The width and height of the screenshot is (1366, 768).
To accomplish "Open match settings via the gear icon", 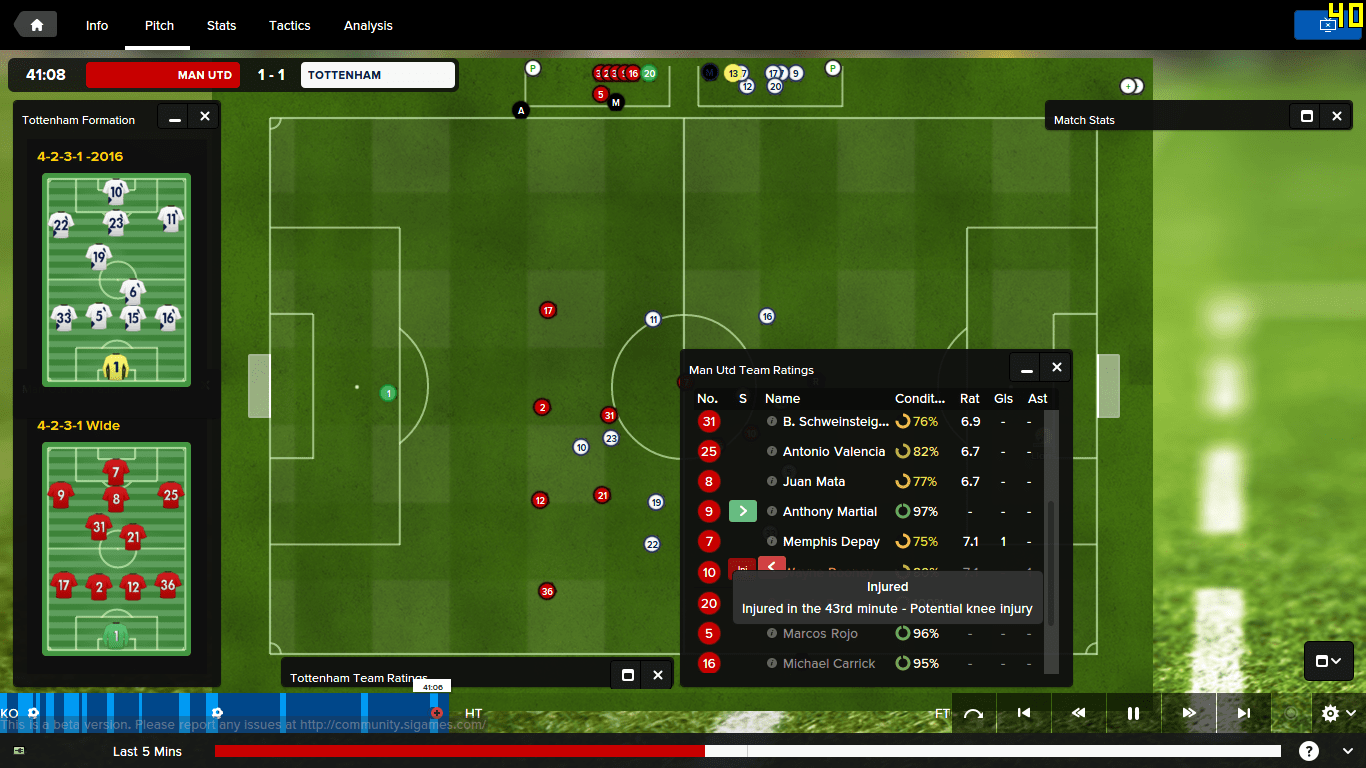I will tap(1329, 713).
